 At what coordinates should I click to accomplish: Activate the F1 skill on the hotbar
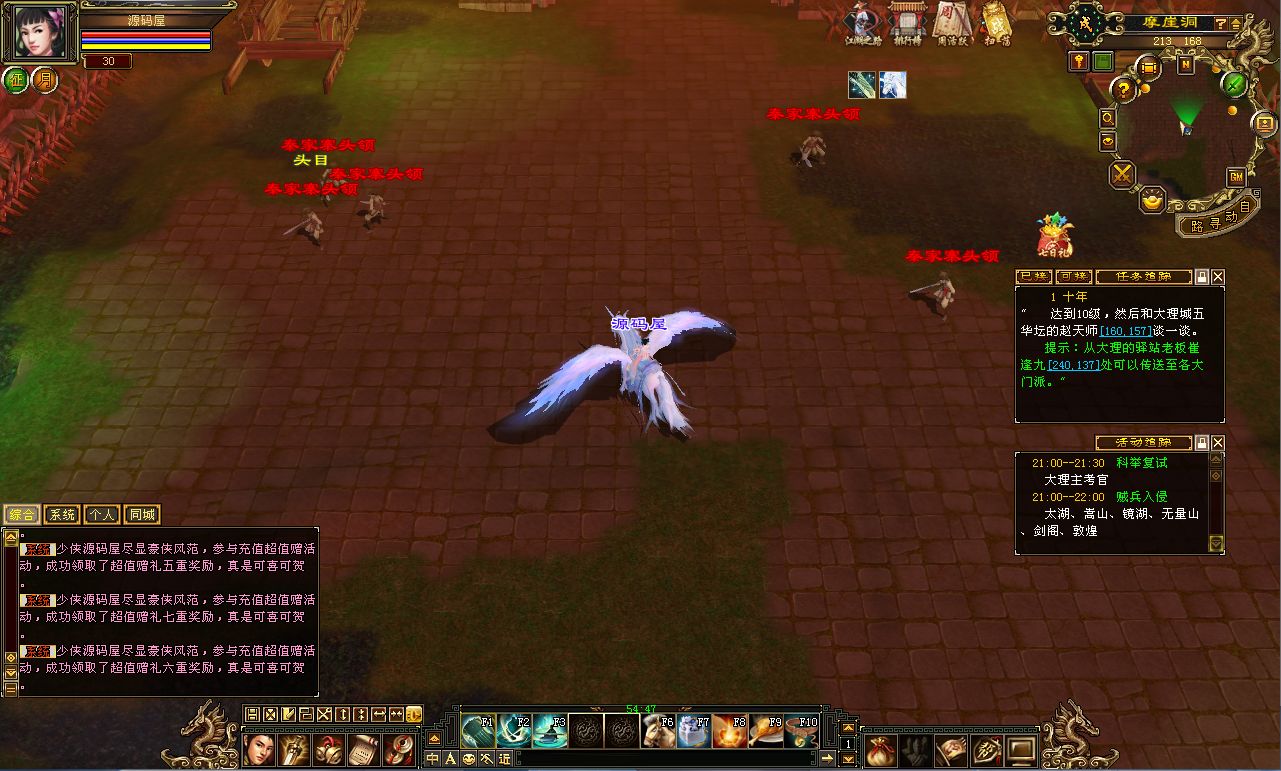click(480, 729)
